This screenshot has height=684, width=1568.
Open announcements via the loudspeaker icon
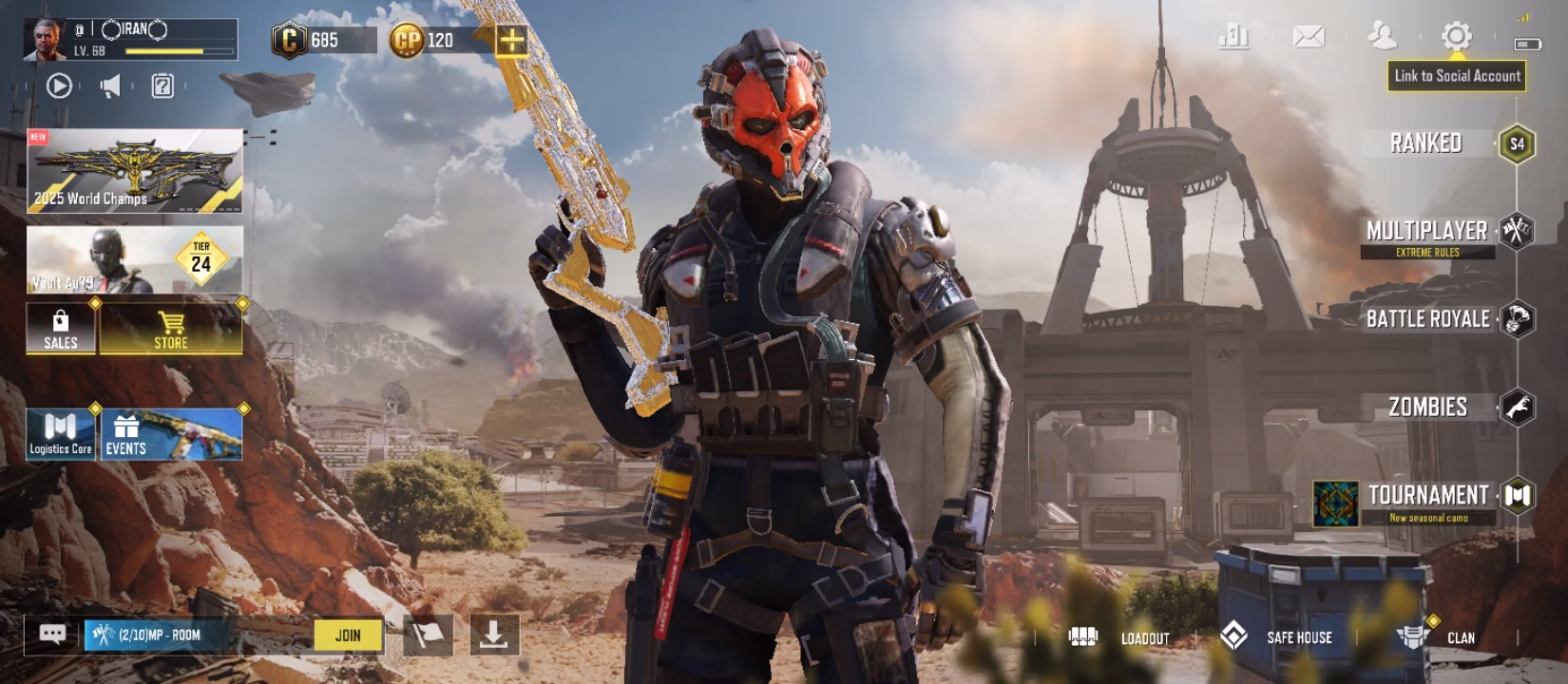pyautogui.click(x=111, y=85)
